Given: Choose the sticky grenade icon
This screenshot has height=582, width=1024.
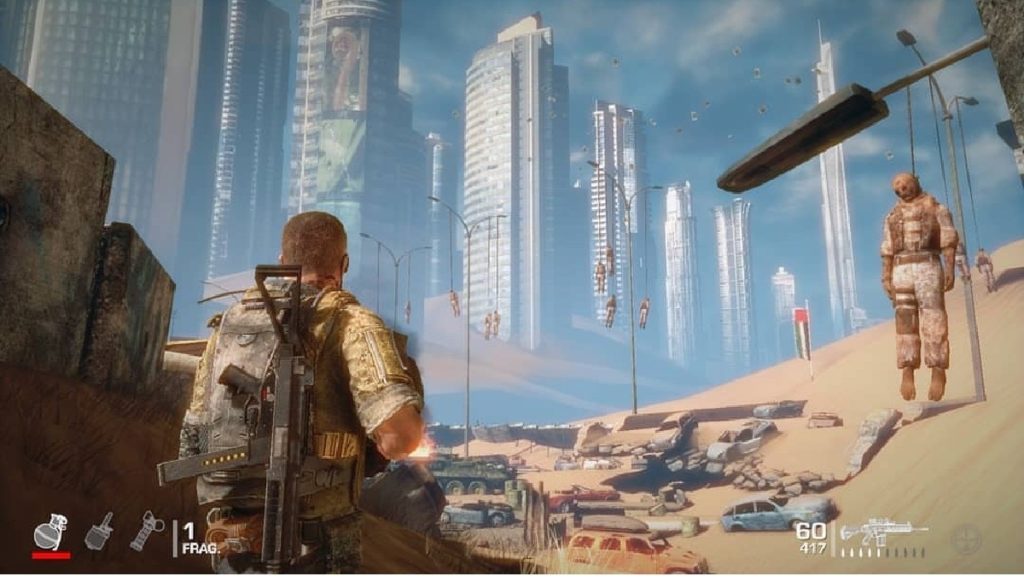Looking at the screenshot, I should (99, 531).
